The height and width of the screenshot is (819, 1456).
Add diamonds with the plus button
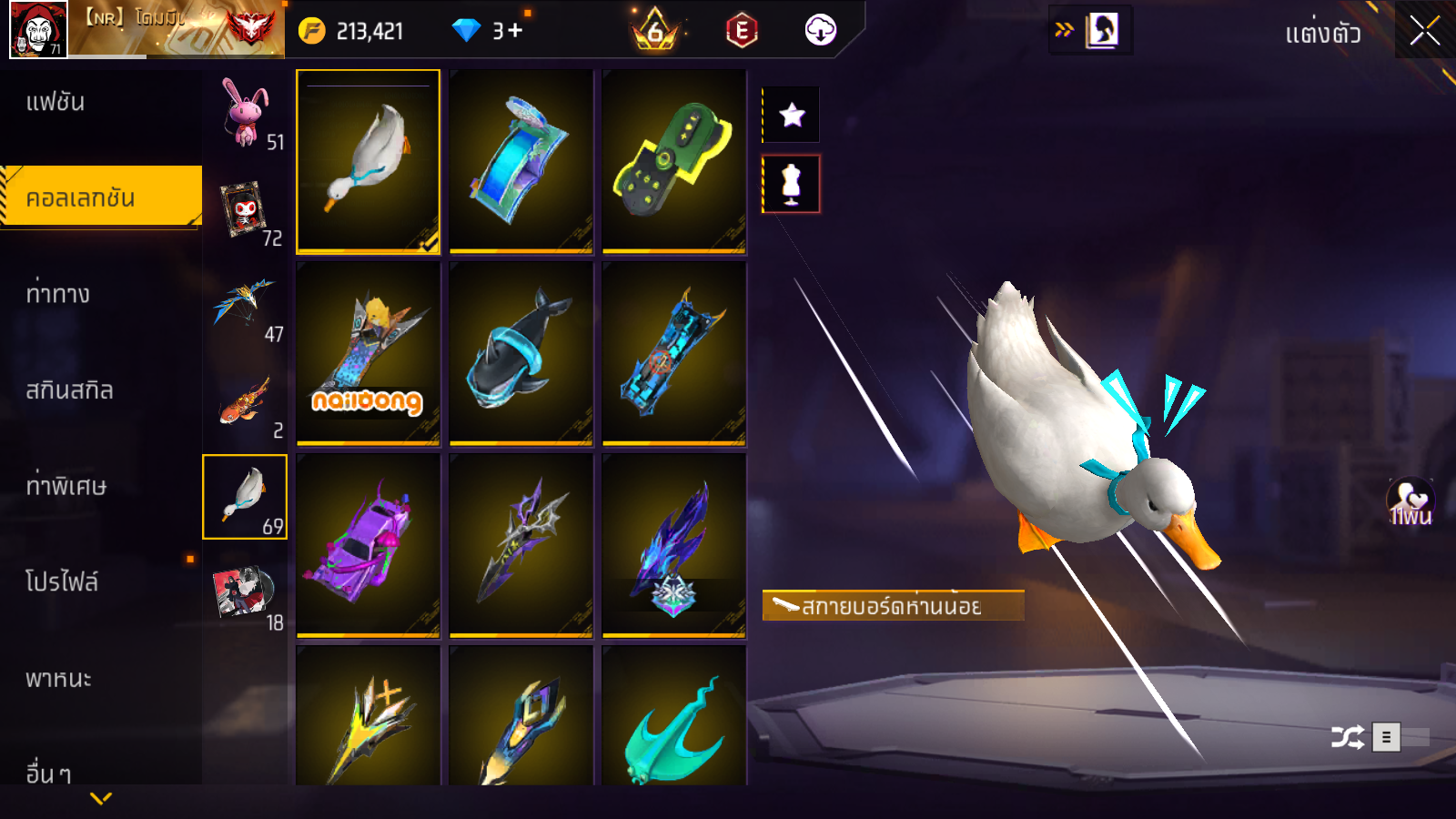click(x=514, y=31)
